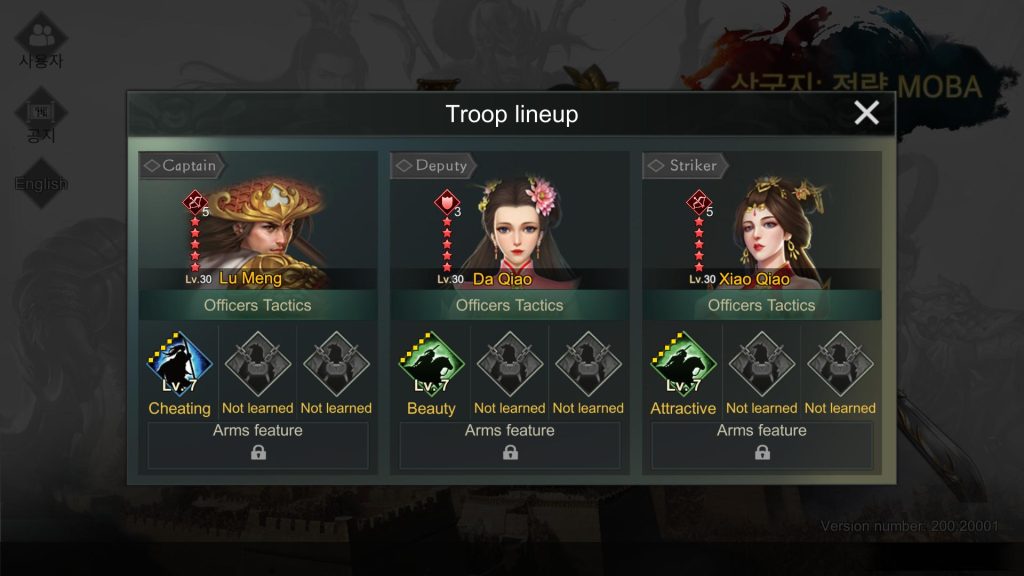Screen dimensions: 1024x576
Task: Open the user account icon
Action: point(41,42)
